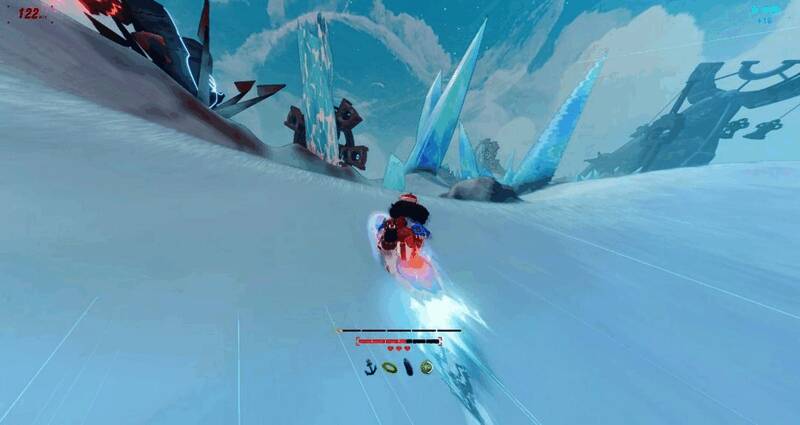800x425 pixels.
Task: Activate the green ring item icon
Action: click(389, 367)
